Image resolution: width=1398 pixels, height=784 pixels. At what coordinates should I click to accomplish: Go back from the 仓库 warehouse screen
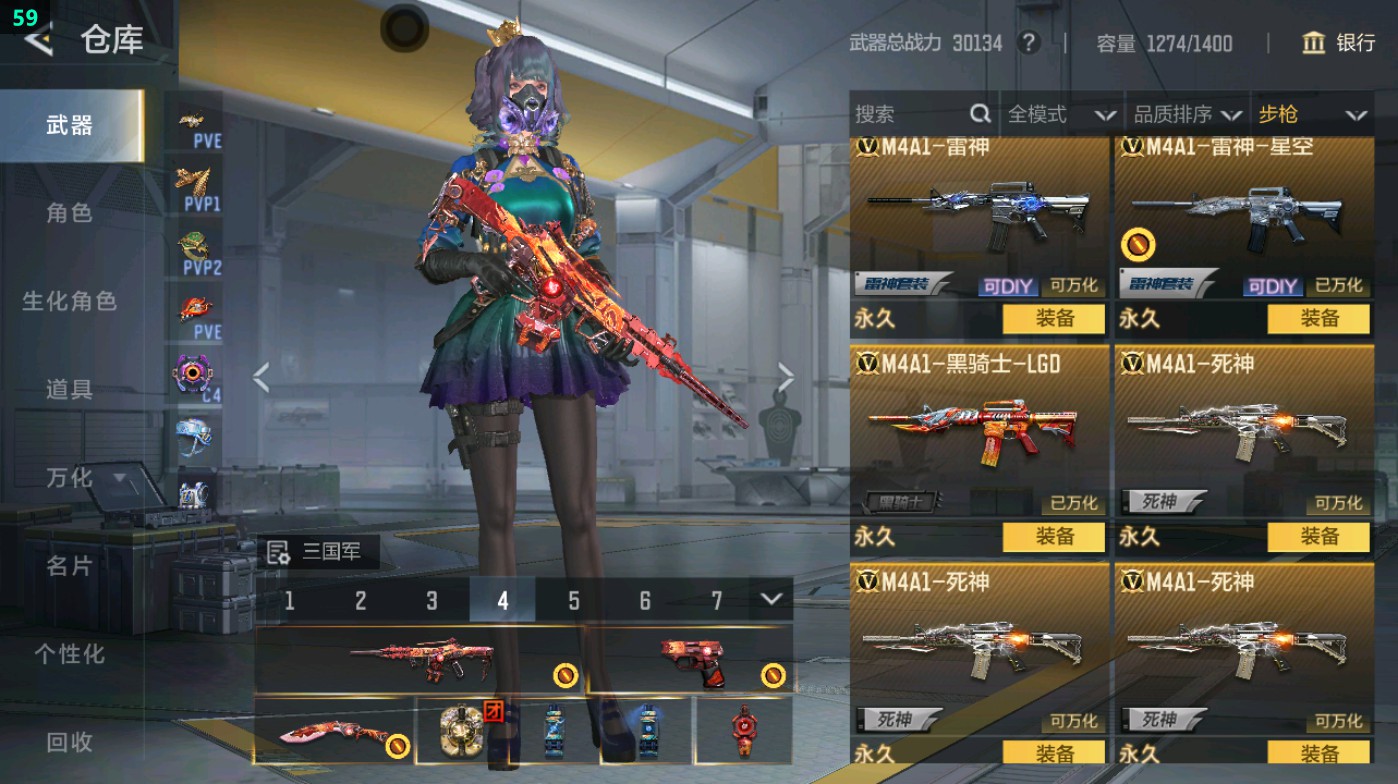coord(38,40)
